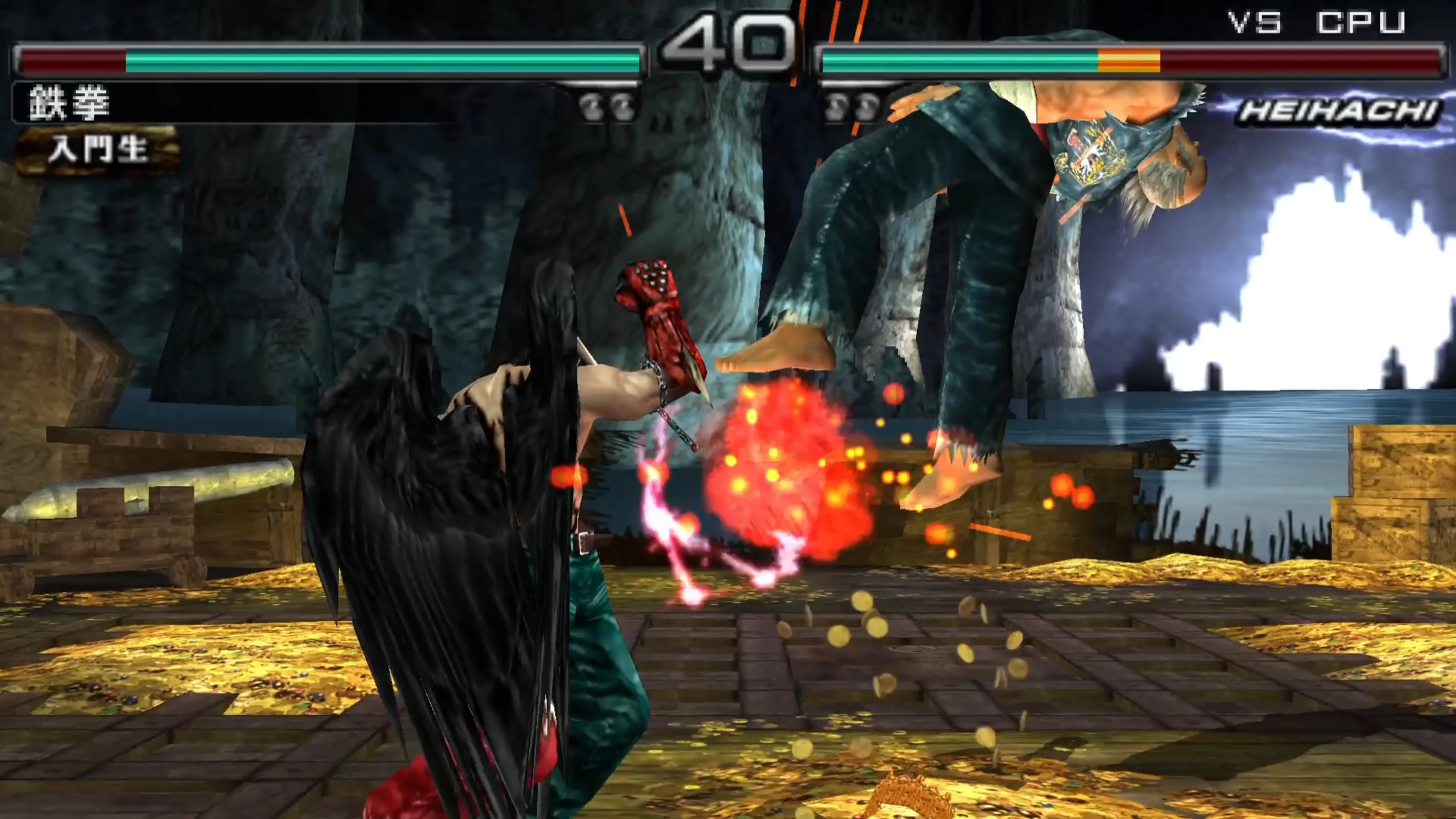Select the left fighter's health bar header
This screenshot has height=819, width=1456.
pyautogui.click(x=339, y=60)
